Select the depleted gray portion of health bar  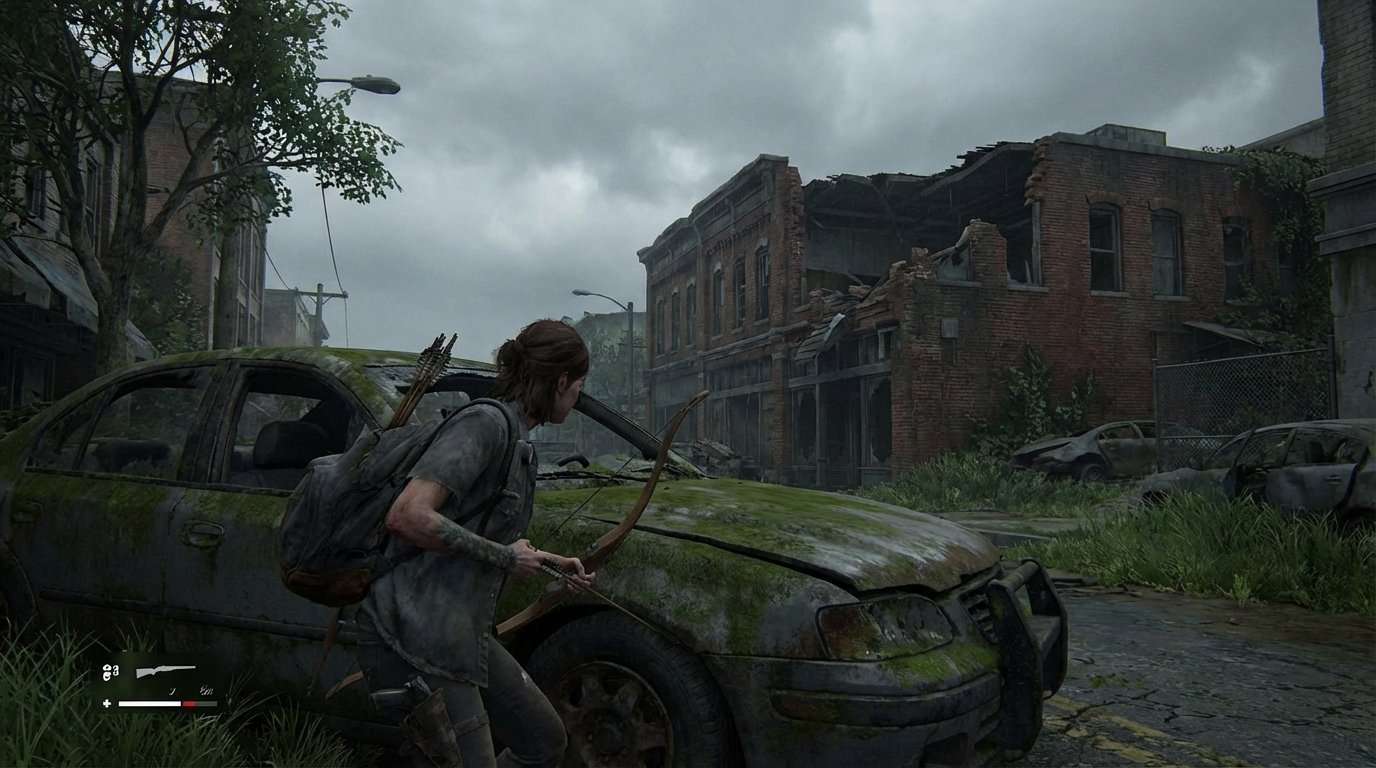(206, 703)
